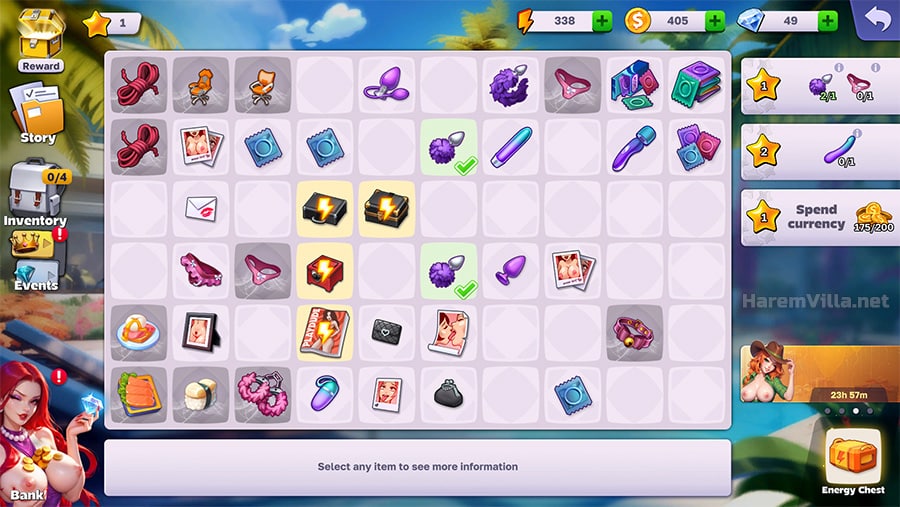900x507 pixels.
Task: Go back with the return arrow
Action: [x=876, y=19]
